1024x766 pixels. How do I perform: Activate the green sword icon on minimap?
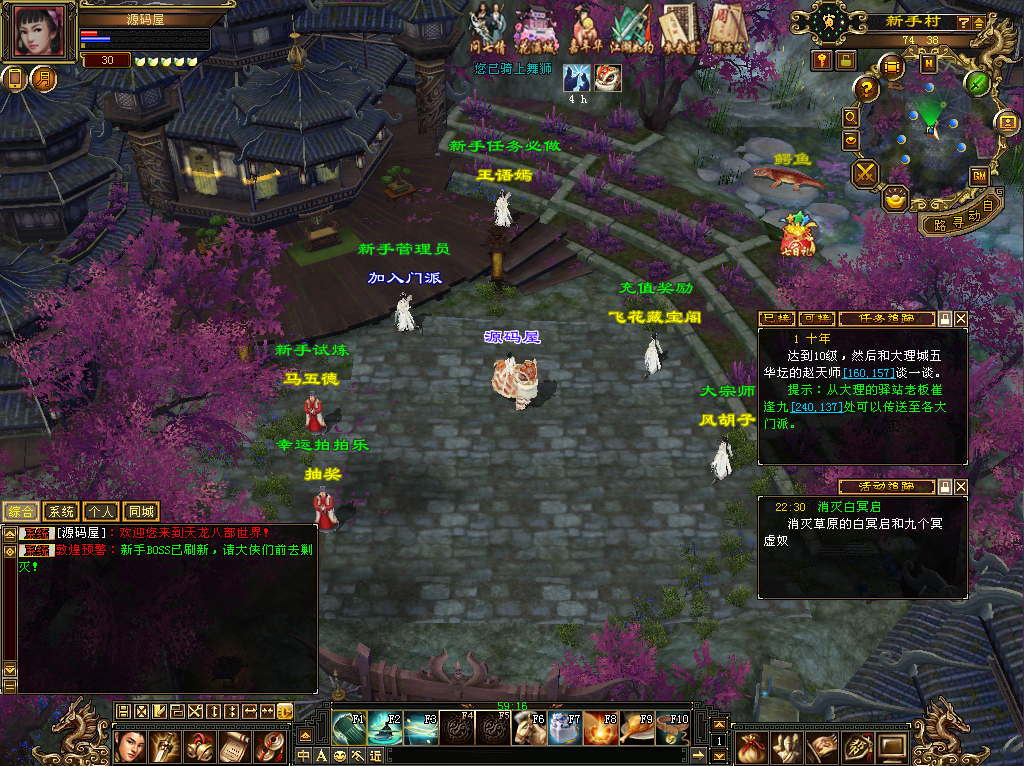click(977, 83)
